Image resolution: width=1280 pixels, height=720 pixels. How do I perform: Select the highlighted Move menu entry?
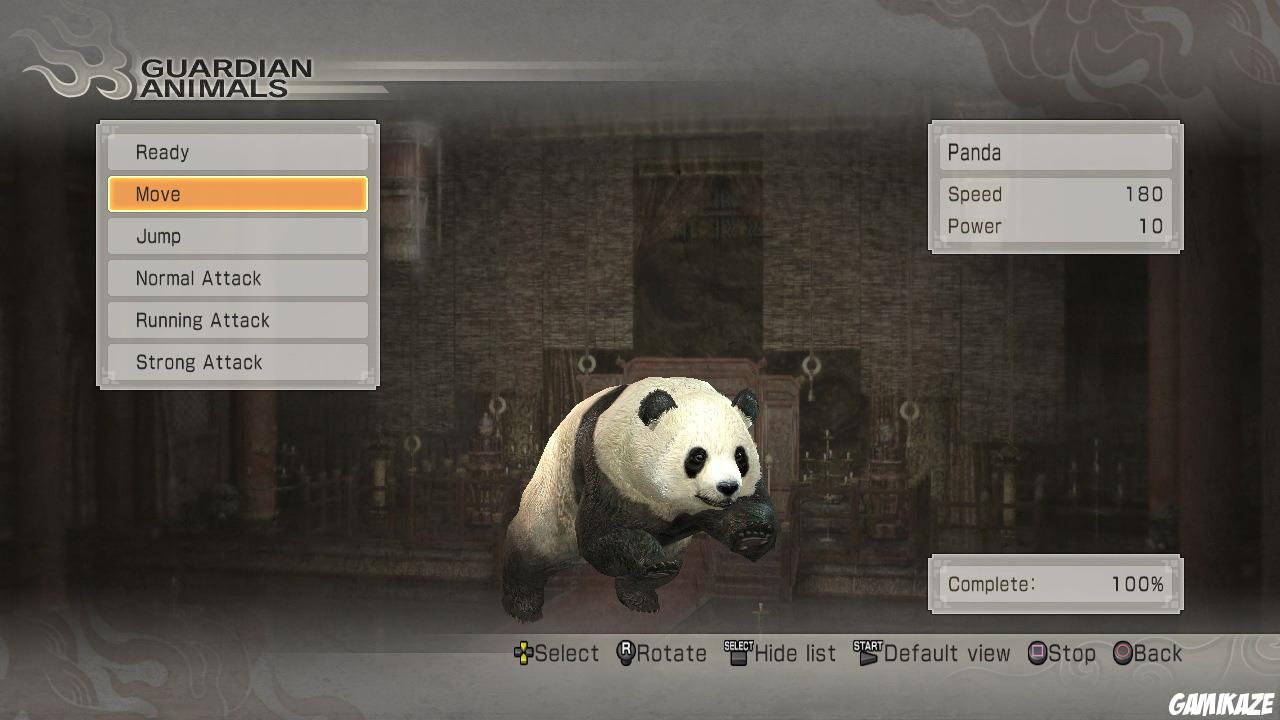point(237,194)
